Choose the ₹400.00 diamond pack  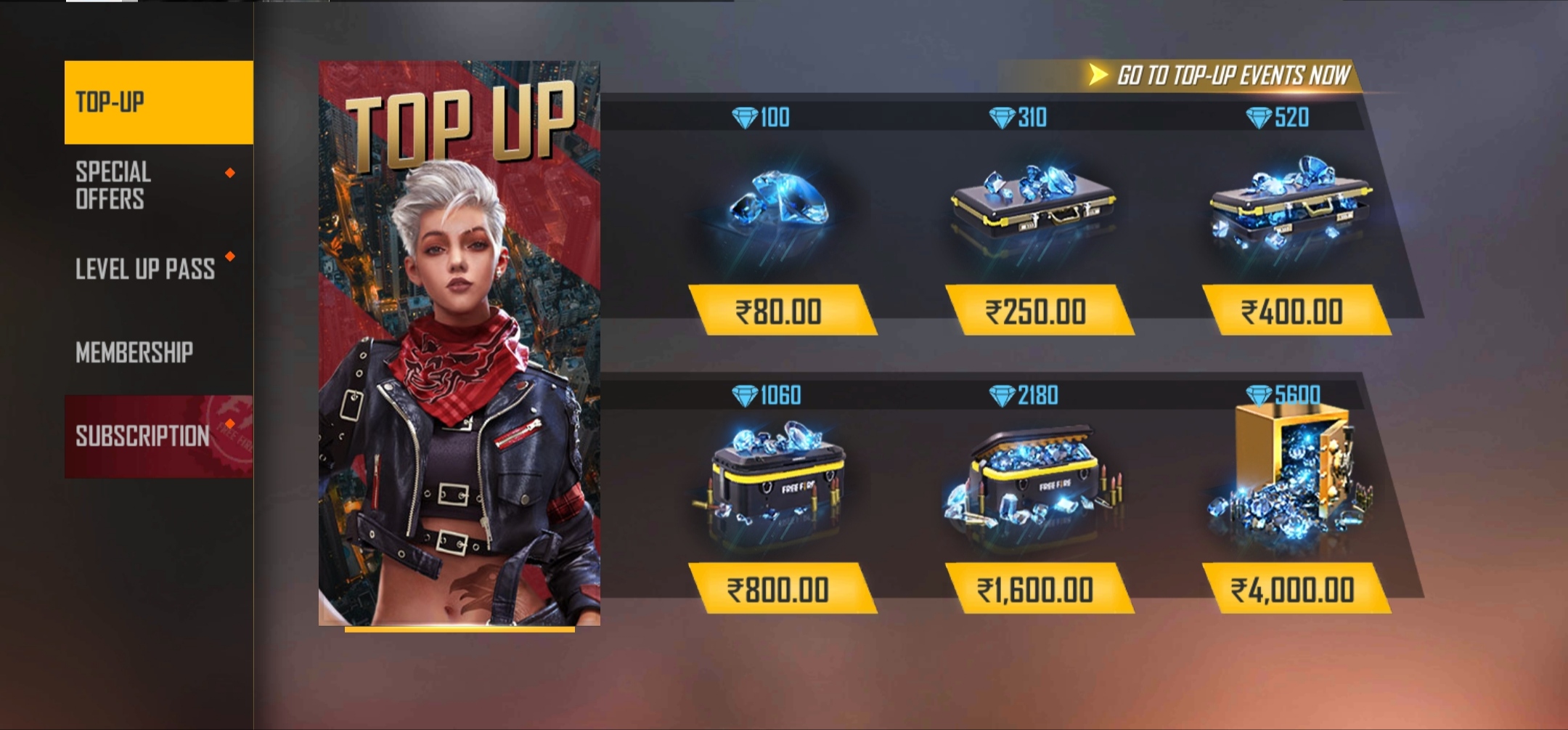coord(1294,311)
